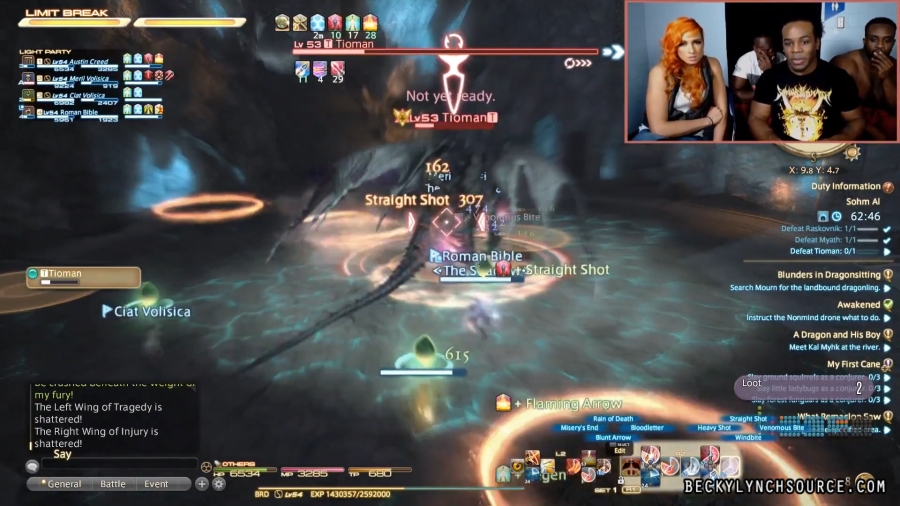Open chat log settings gear
900x506 pixels.
pos(218,484)
